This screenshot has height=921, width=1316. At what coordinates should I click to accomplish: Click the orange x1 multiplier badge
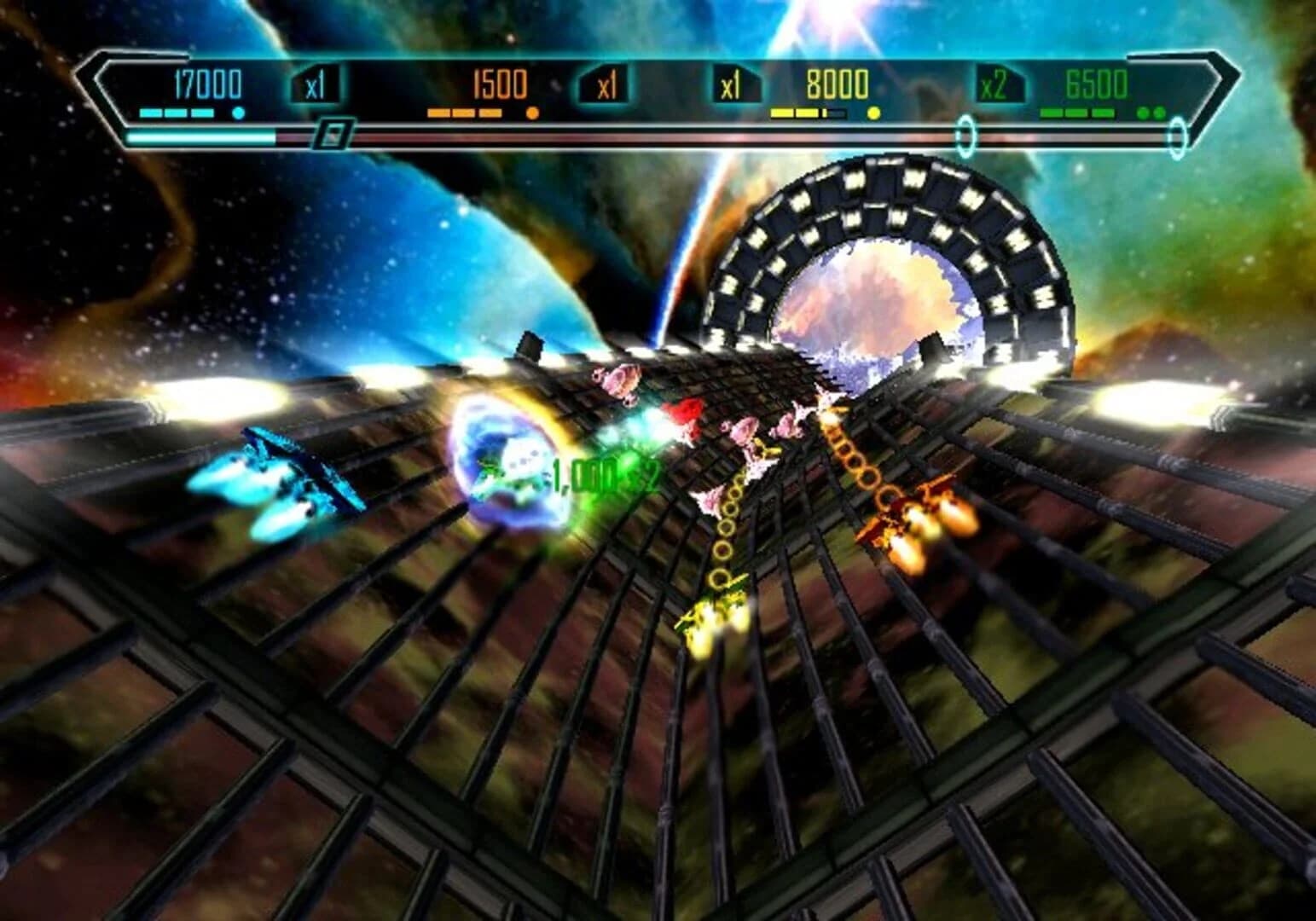(x=605, y=85)
